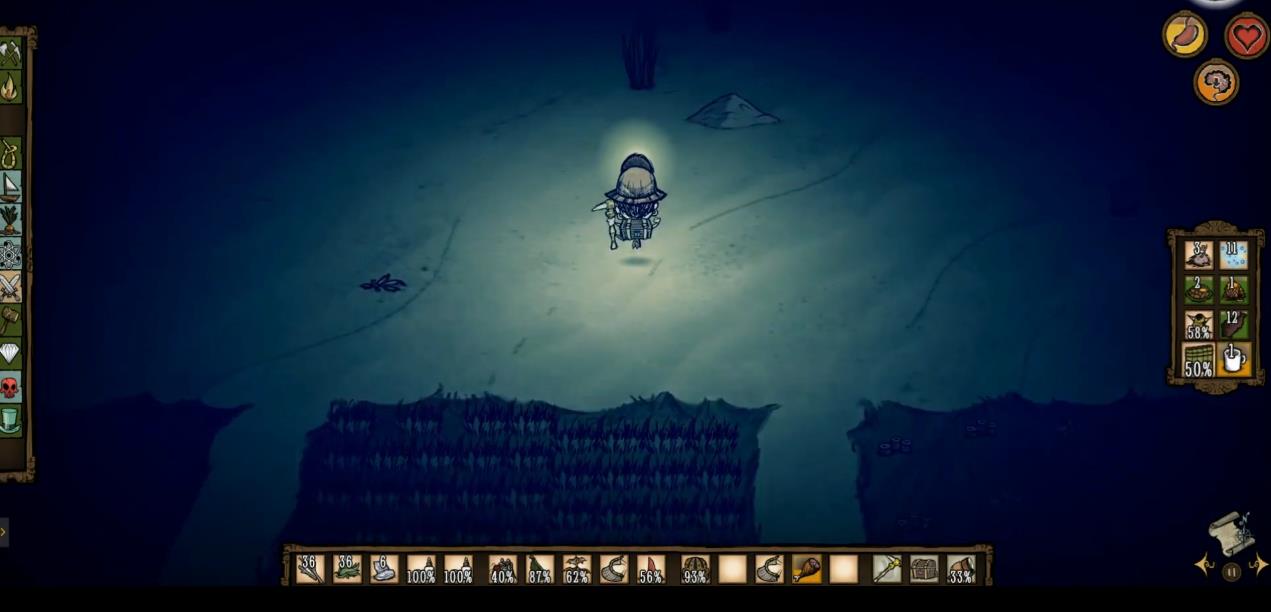The height and width of the screenshot is (612, 1271).
Task: Select the golden staff inventory slot
Action: [887, 569]
